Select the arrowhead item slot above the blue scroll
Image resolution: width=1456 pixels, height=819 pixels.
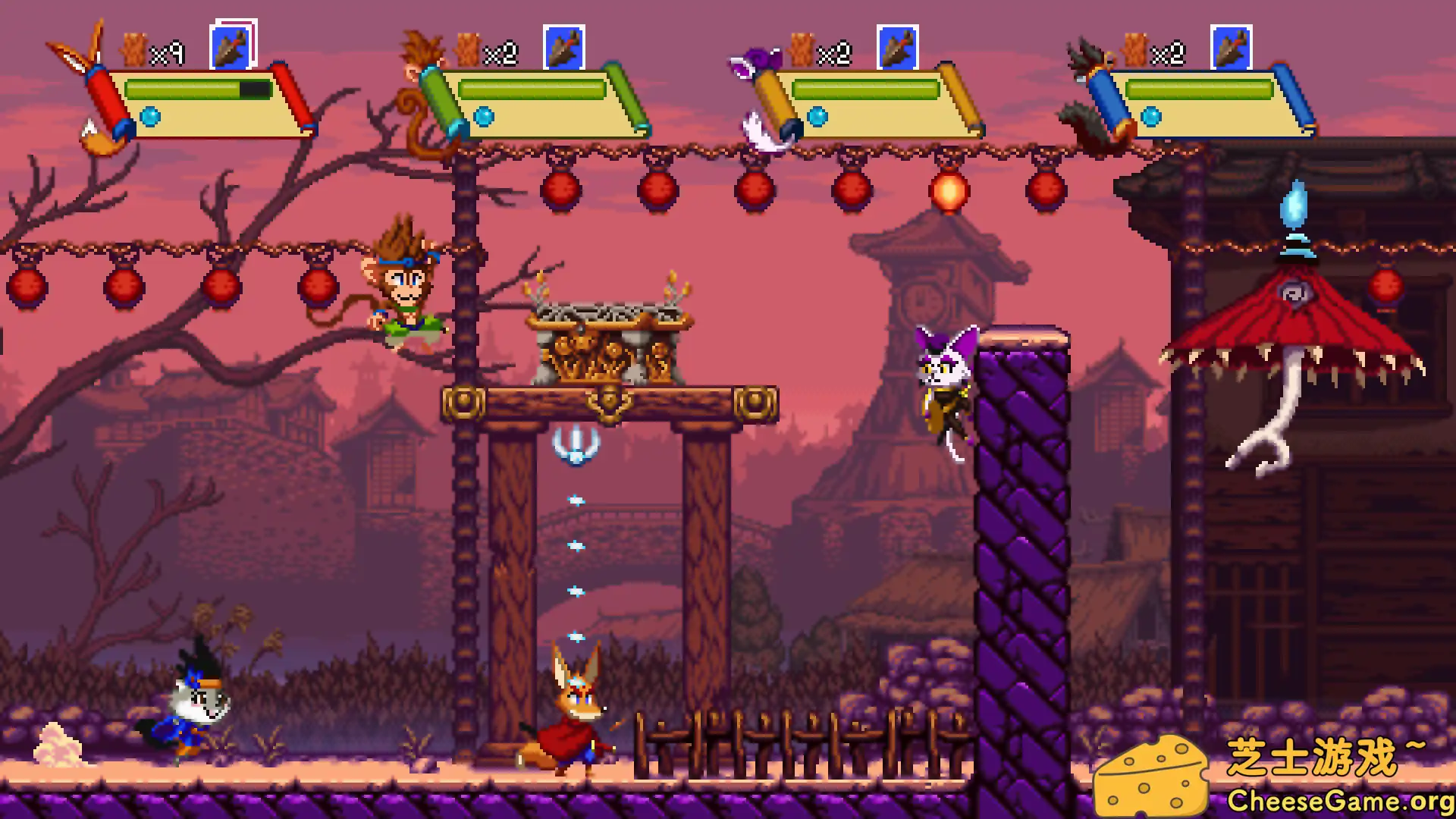tap(1232, 48)
